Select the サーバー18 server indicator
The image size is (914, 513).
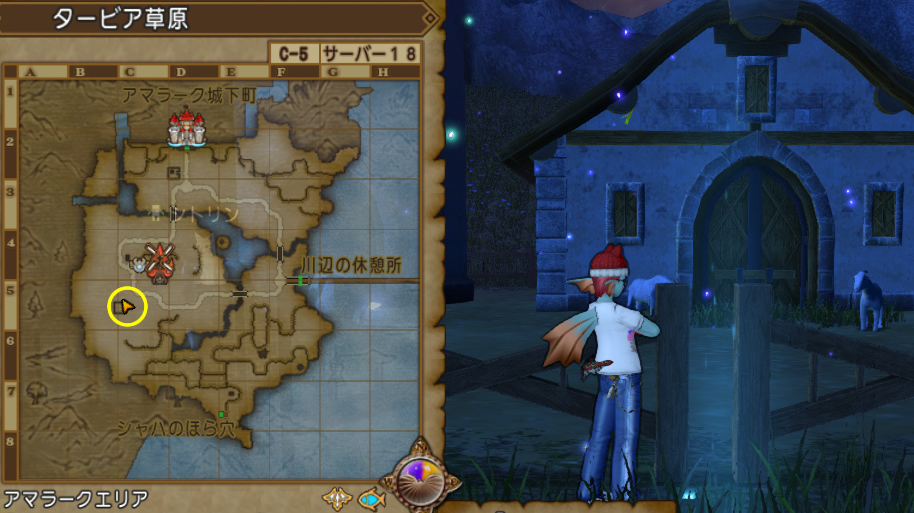[x=370, y=54]
